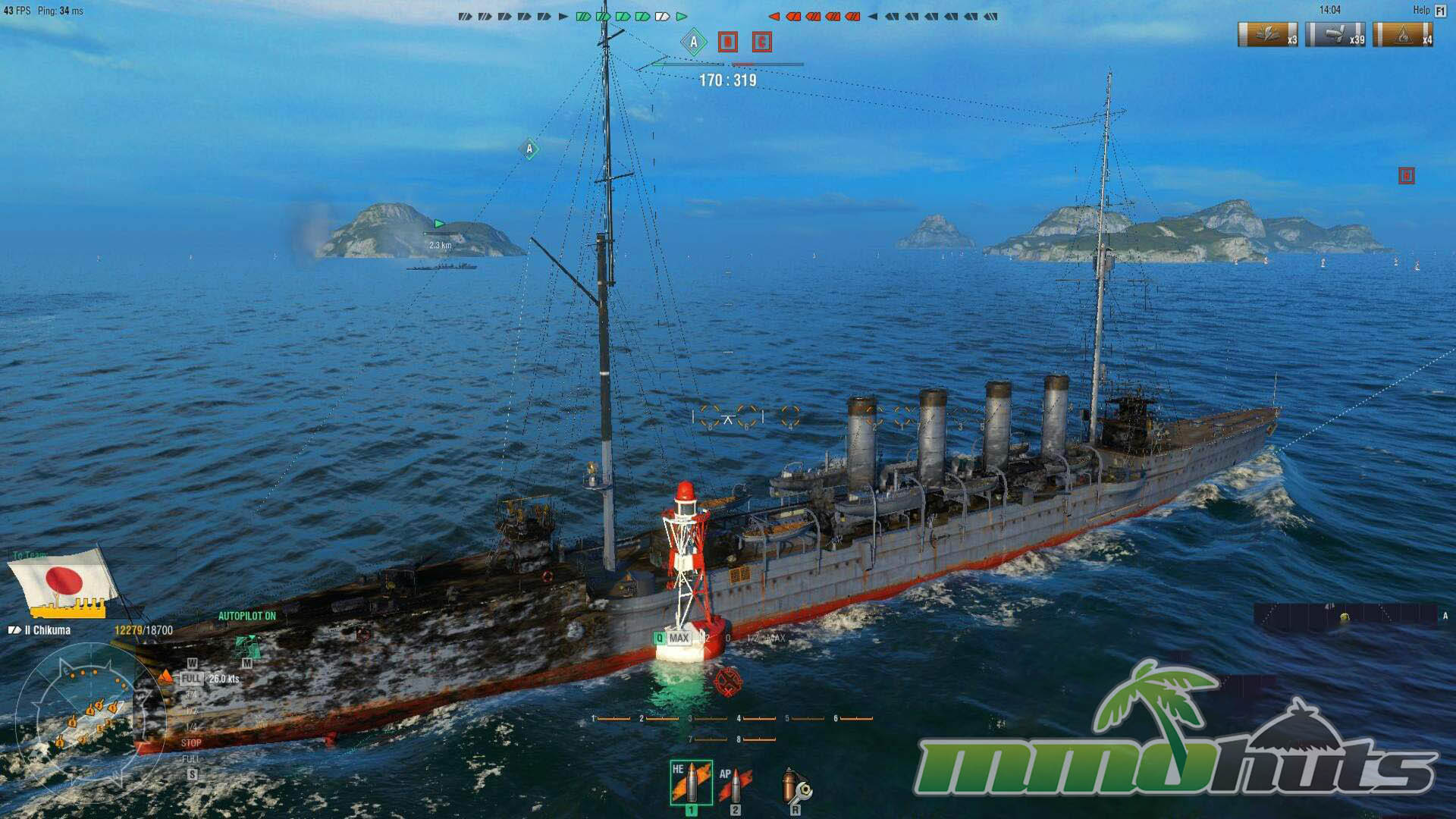Viewport: 1456px width, 819px height.
Task: Click the dimmed minimap panel
Action: click(1346, 616)
